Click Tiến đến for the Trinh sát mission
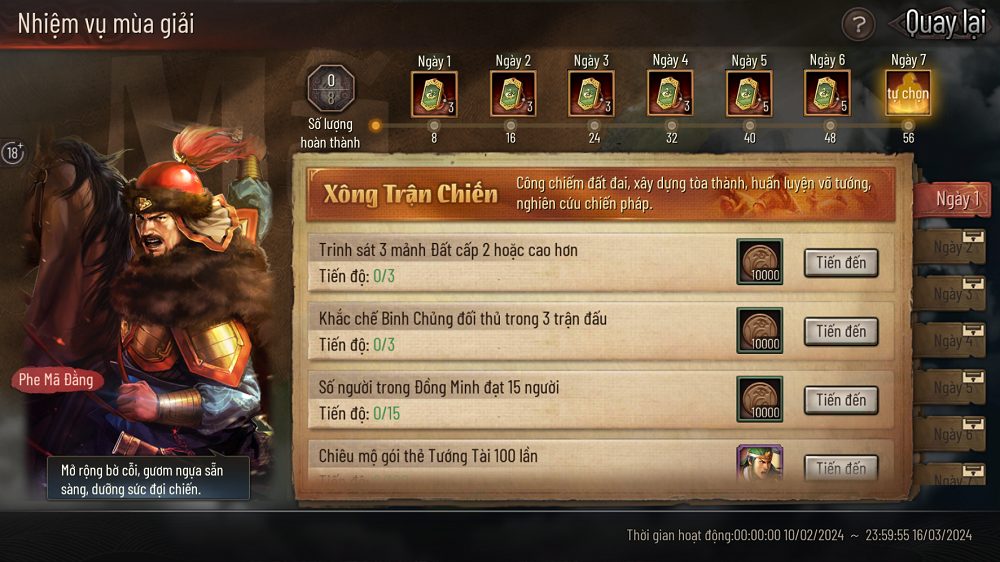The height and width of the screenshot is (562, 1000). (841, 263)
